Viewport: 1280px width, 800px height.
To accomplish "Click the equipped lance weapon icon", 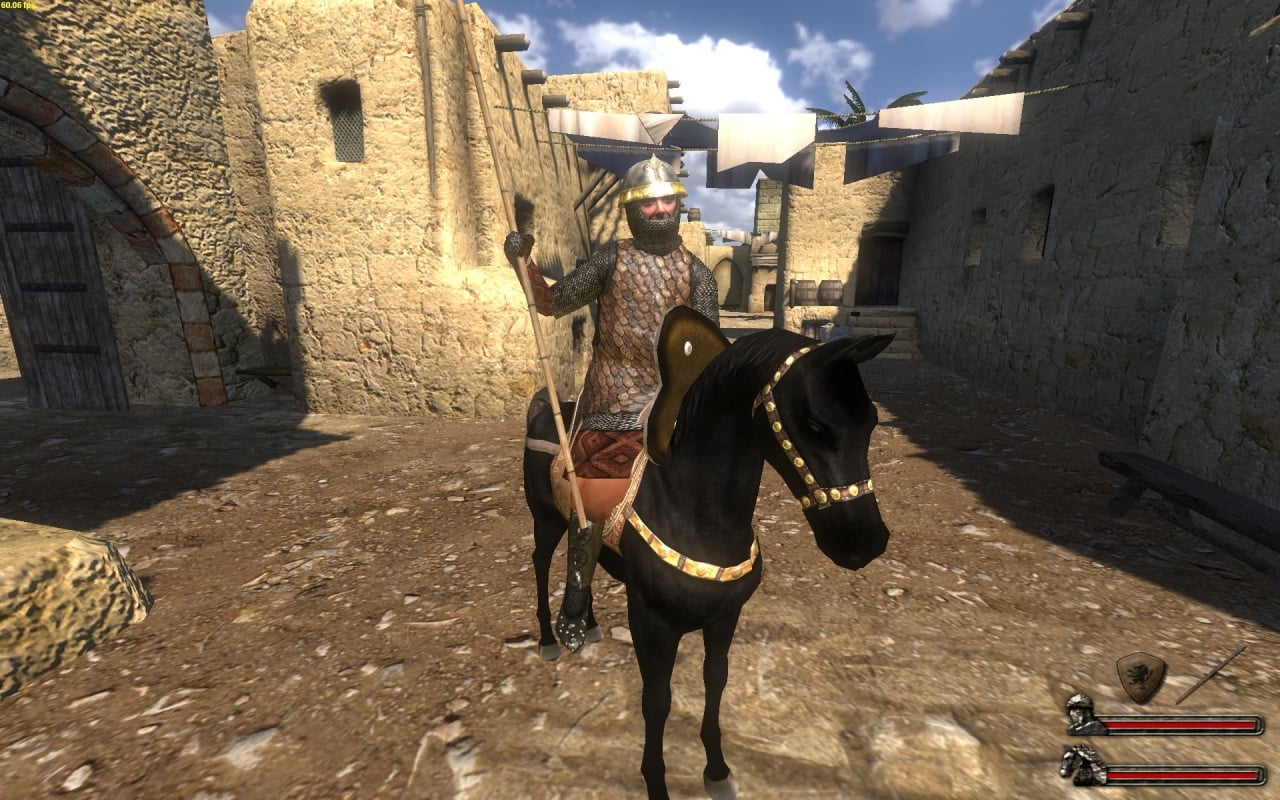I will 1211,674.
